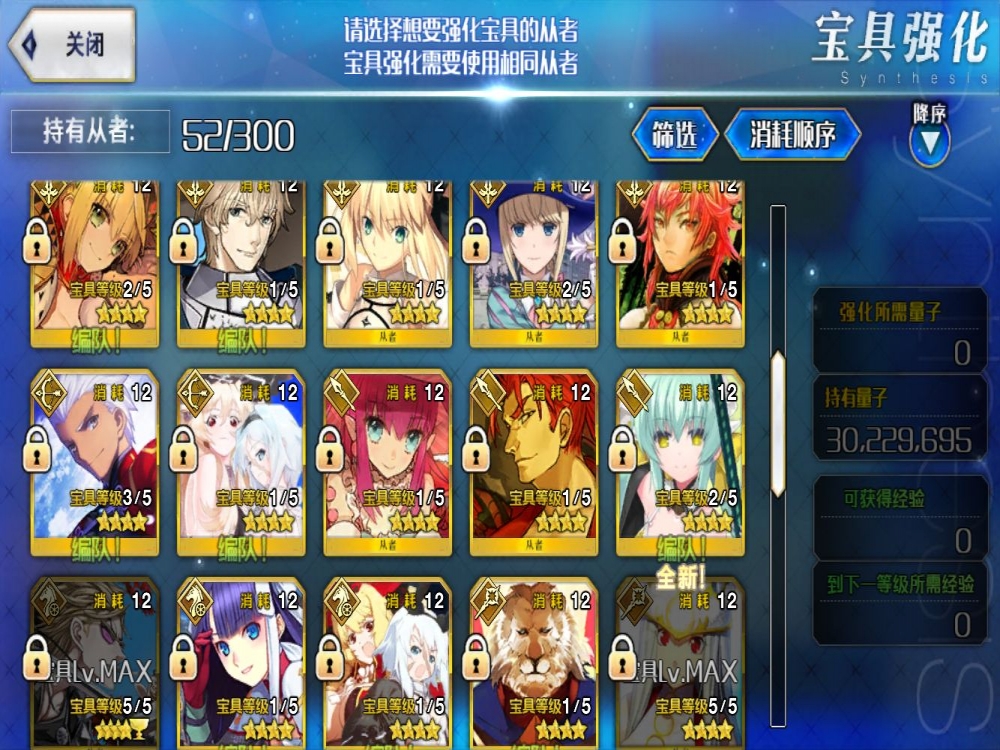The width and height of the screenshot is (1000, 750).
Task: Close the Noble Phantasm enhancement screen
Action: pos(72,45)
